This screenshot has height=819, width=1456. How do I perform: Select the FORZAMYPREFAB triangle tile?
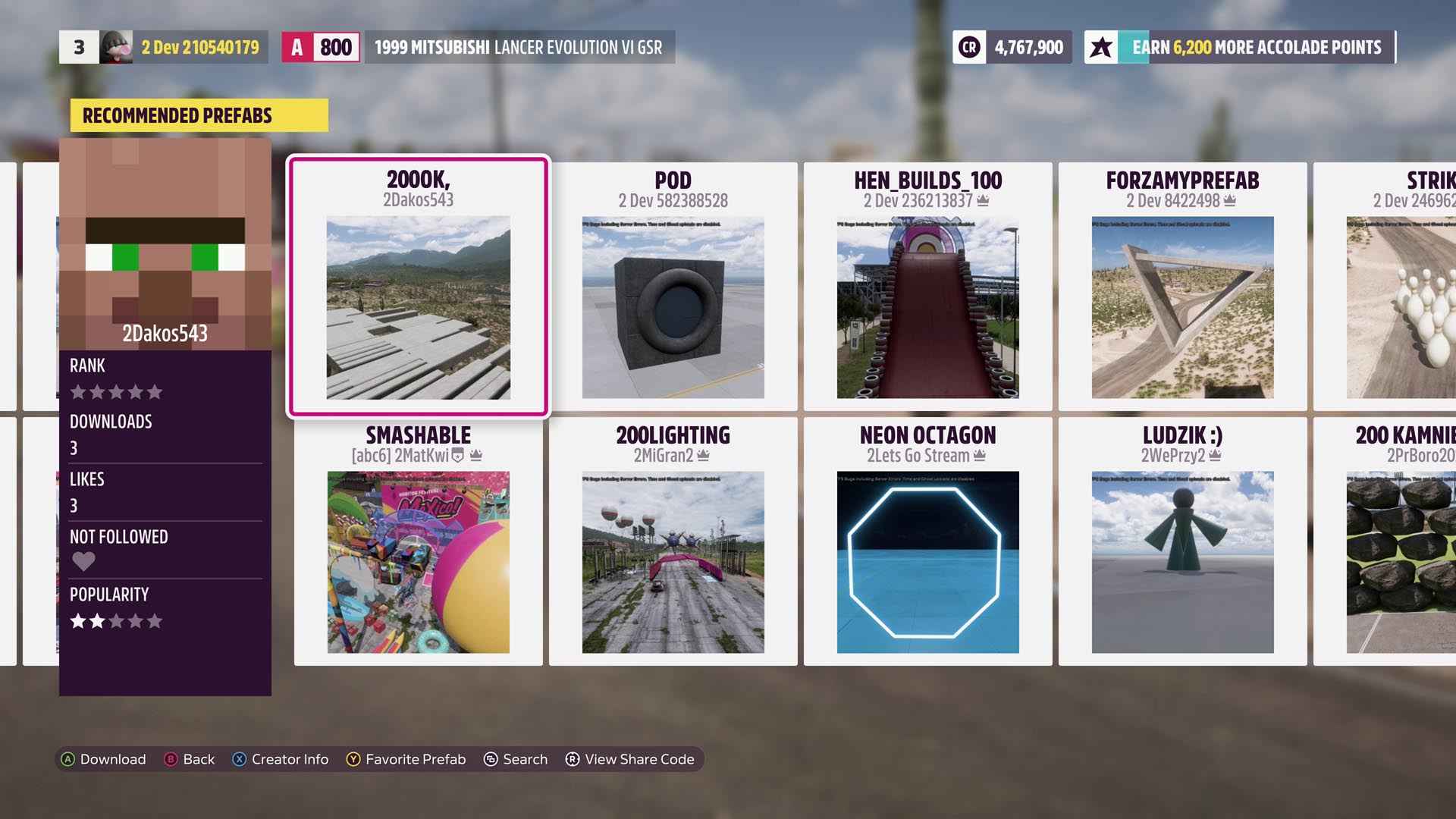point(1182,287)
